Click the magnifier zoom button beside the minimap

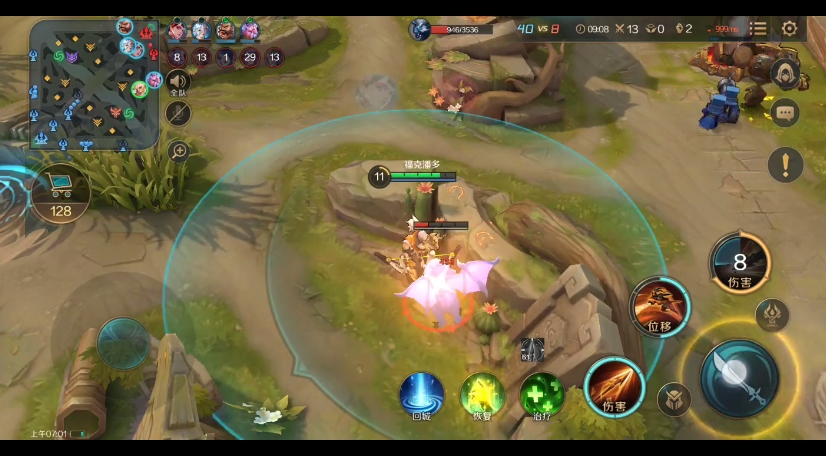coord(179,151)
